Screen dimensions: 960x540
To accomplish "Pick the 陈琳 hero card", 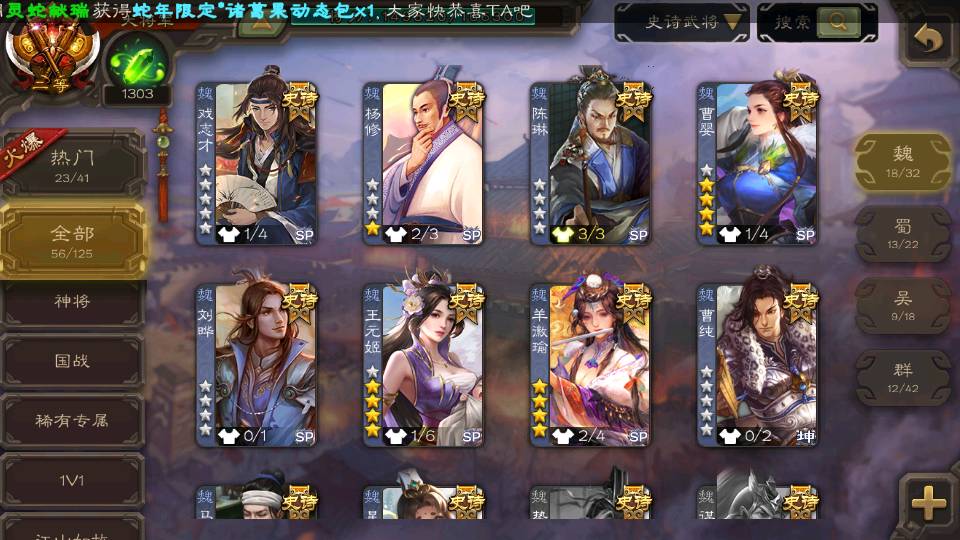I will click(591, 163).
